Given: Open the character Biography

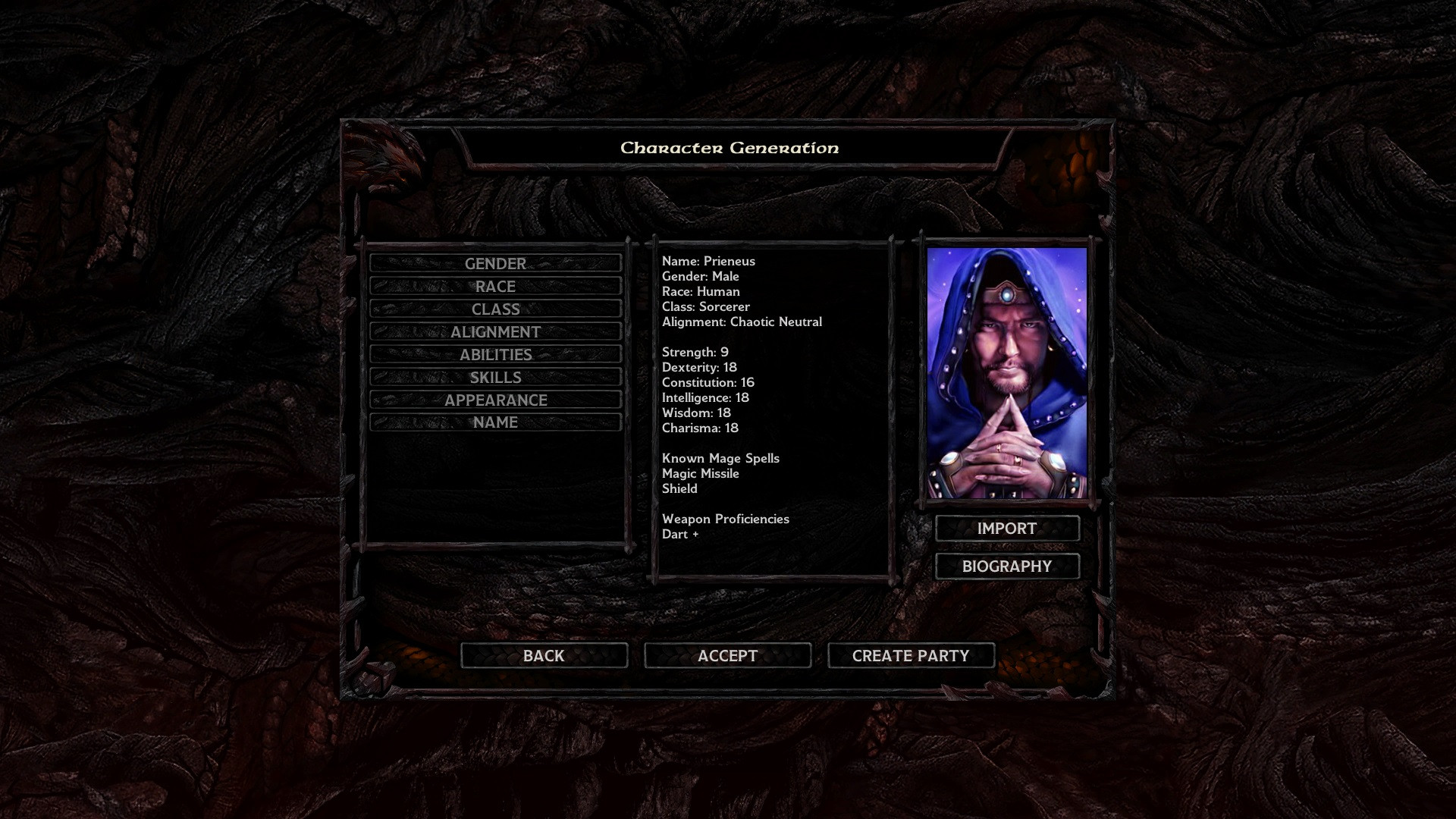Looking at the screenshot, I should pos(1007,566).
